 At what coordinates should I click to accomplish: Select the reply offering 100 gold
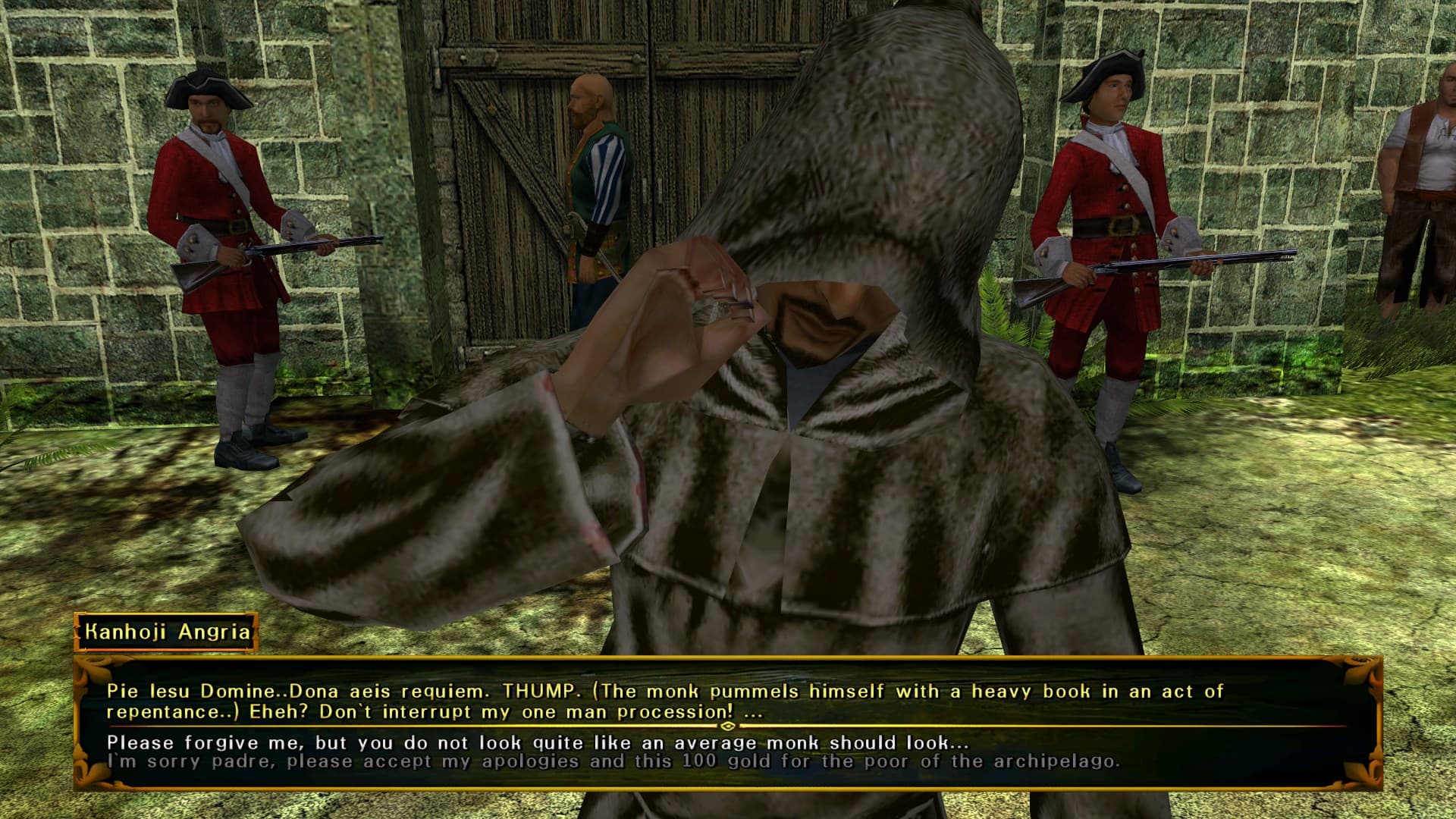tap(613, 761)
